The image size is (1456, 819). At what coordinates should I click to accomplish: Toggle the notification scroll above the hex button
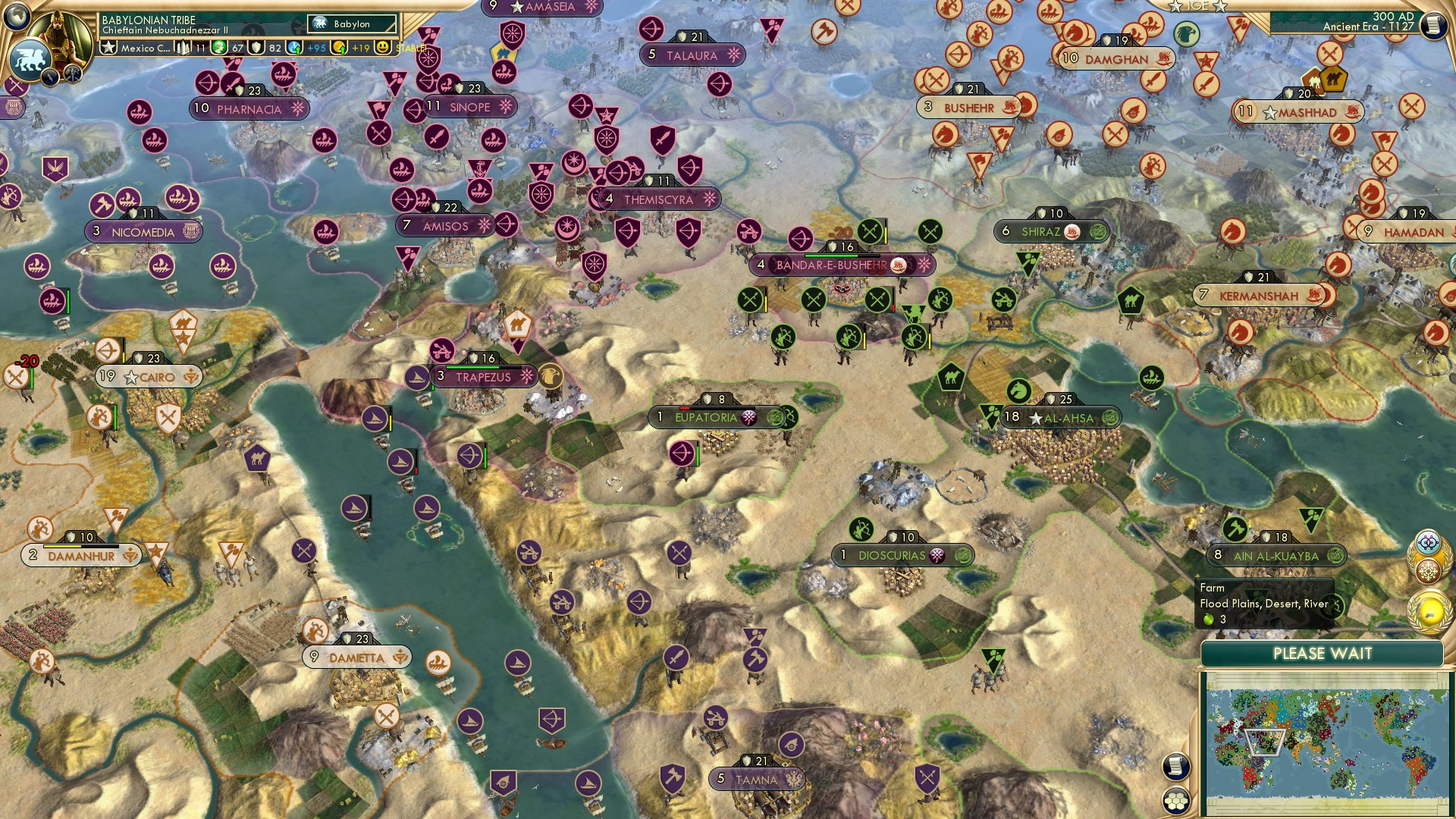[x=1175, y=767]
